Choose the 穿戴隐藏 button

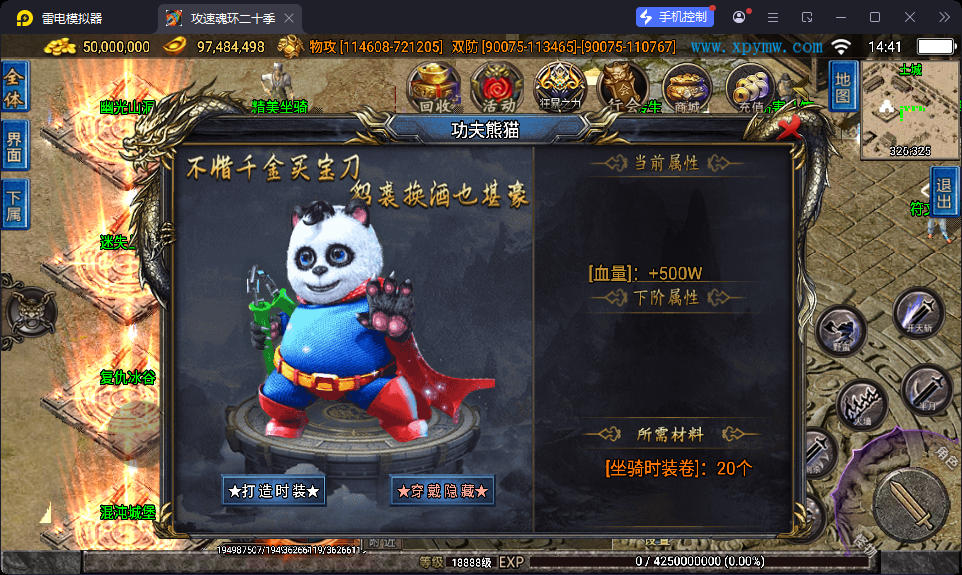[443, 491]
